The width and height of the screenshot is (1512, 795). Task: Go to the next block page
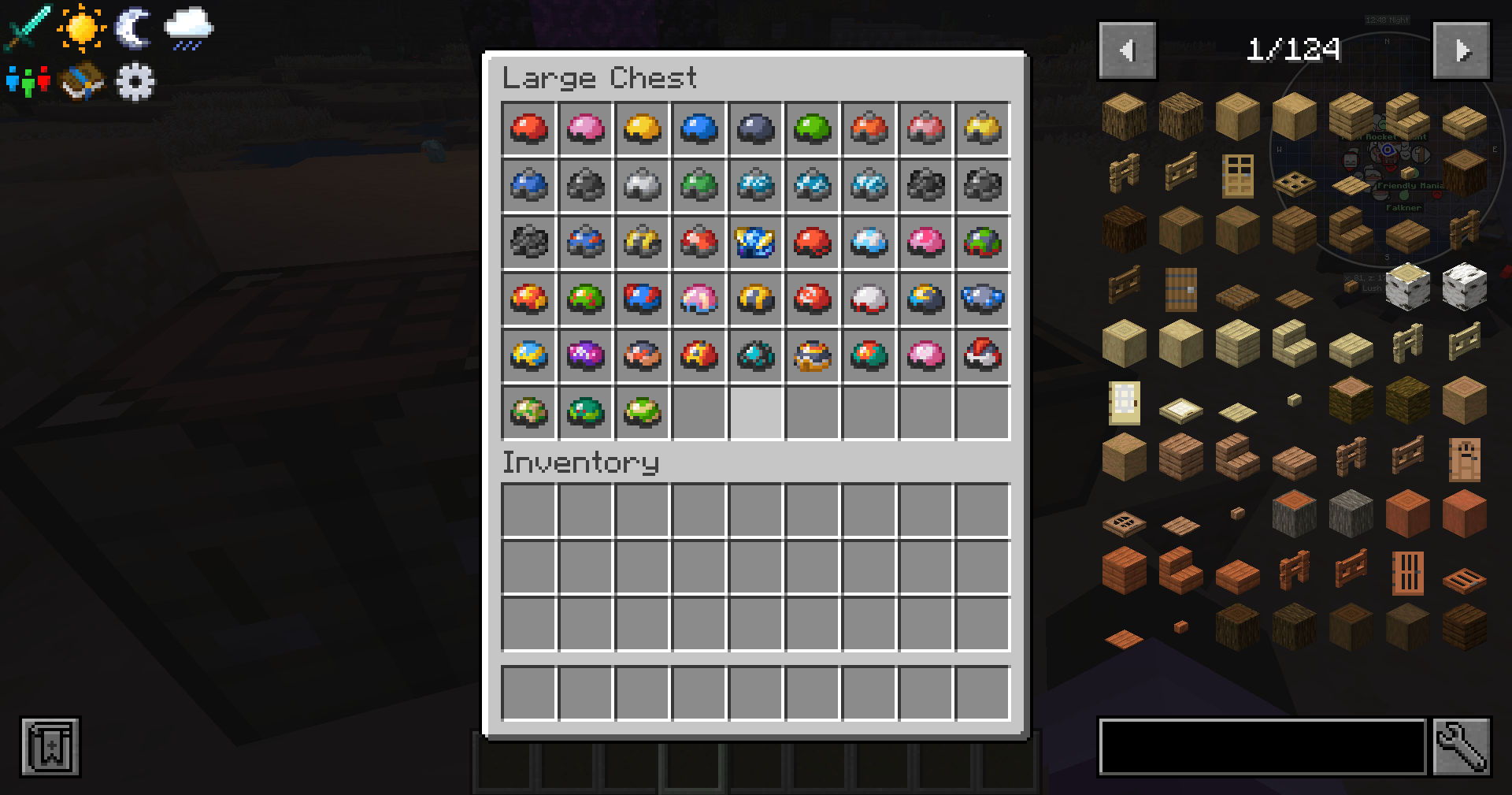1462,50
